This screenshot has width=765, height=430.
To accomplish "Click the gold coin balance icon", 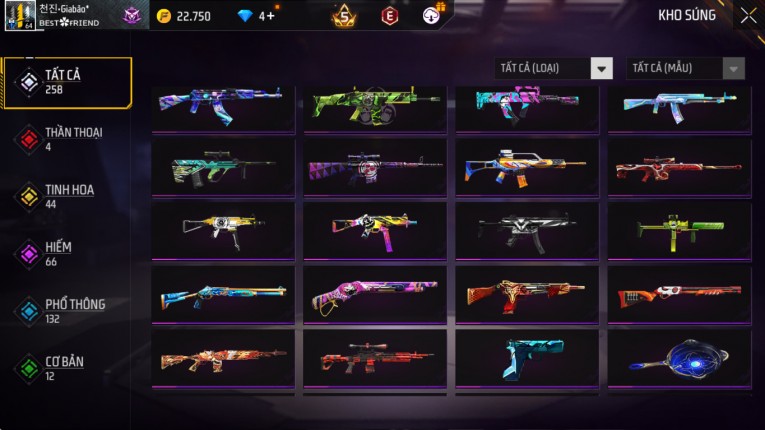I will pos(164,16).
